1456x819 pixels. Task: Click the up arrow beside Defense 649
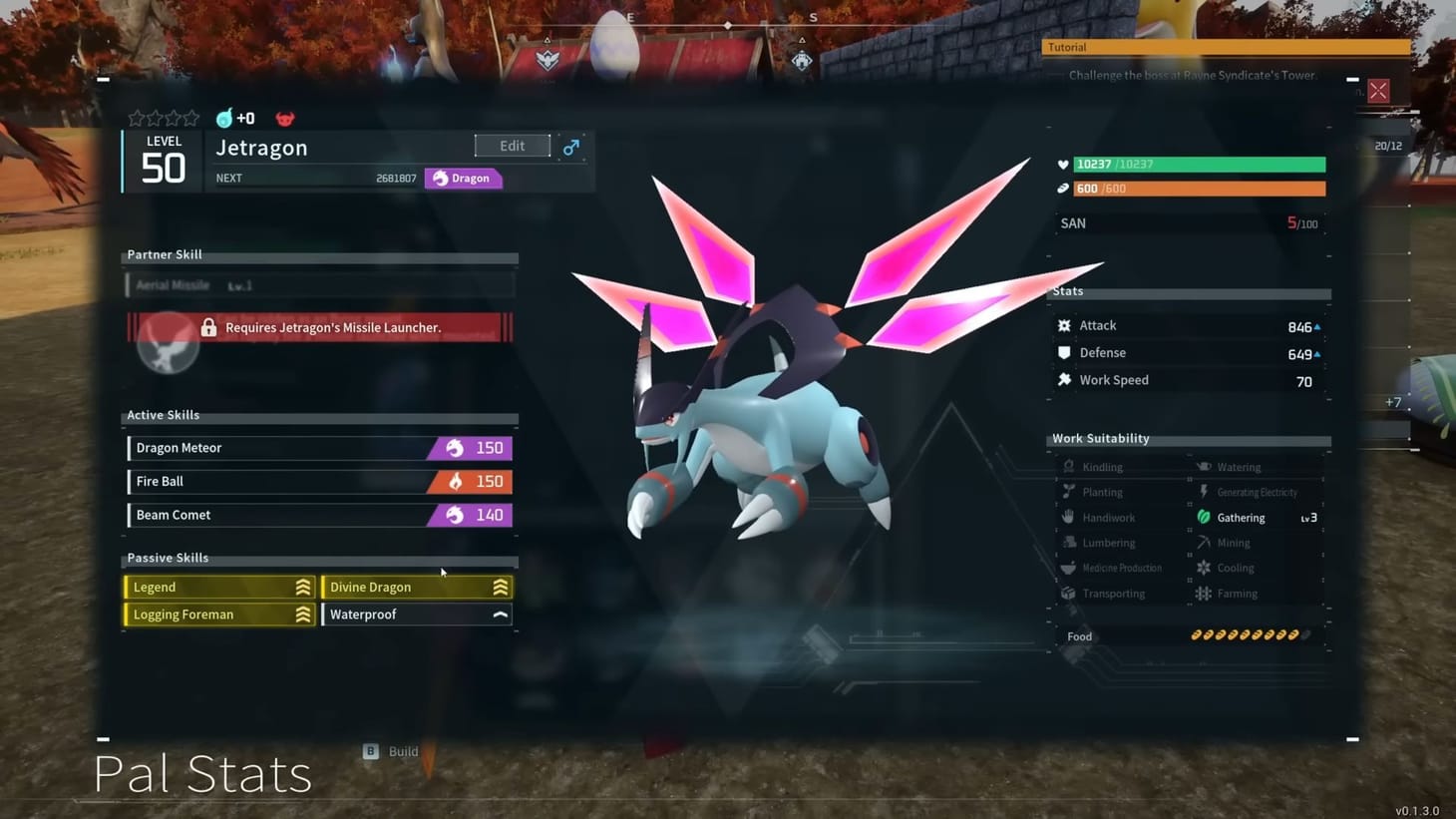click(1315, 353)
